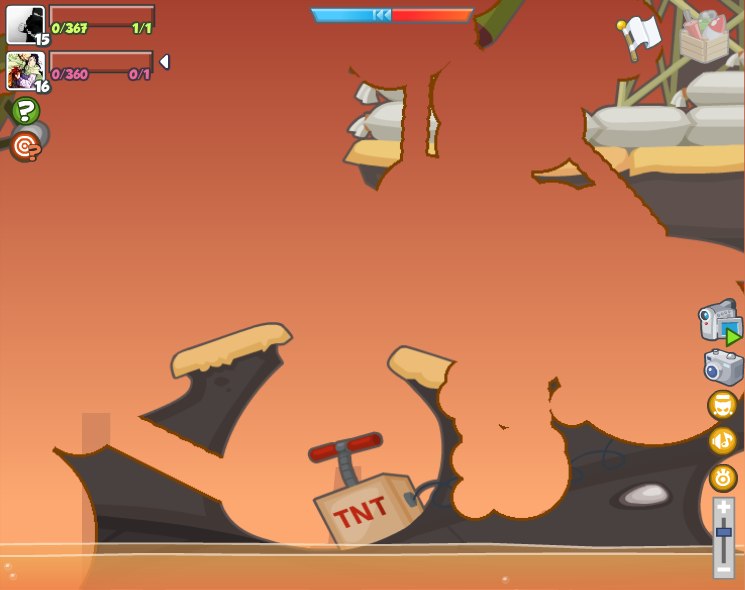Image resolution: width=745 pixels, height=590 pixels.
Task: Select the level 16 player avatar
Action: (x=24, y=70)
